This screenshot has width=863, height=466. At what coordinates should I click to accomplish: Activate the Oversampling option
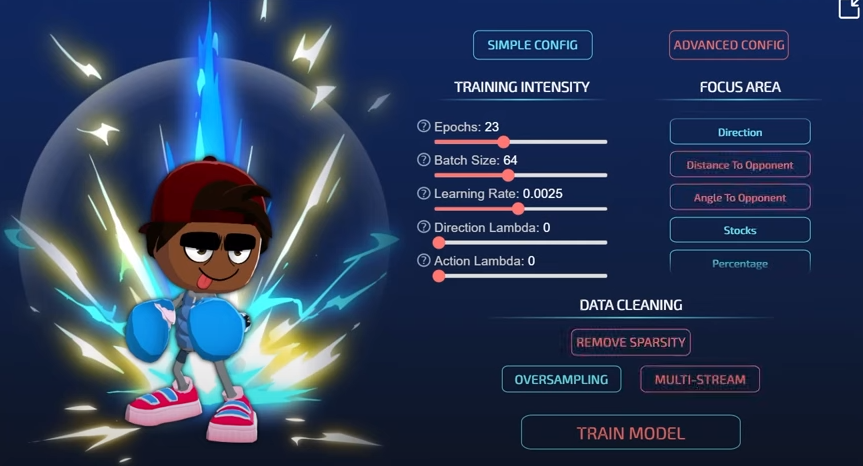pos(561,380)
